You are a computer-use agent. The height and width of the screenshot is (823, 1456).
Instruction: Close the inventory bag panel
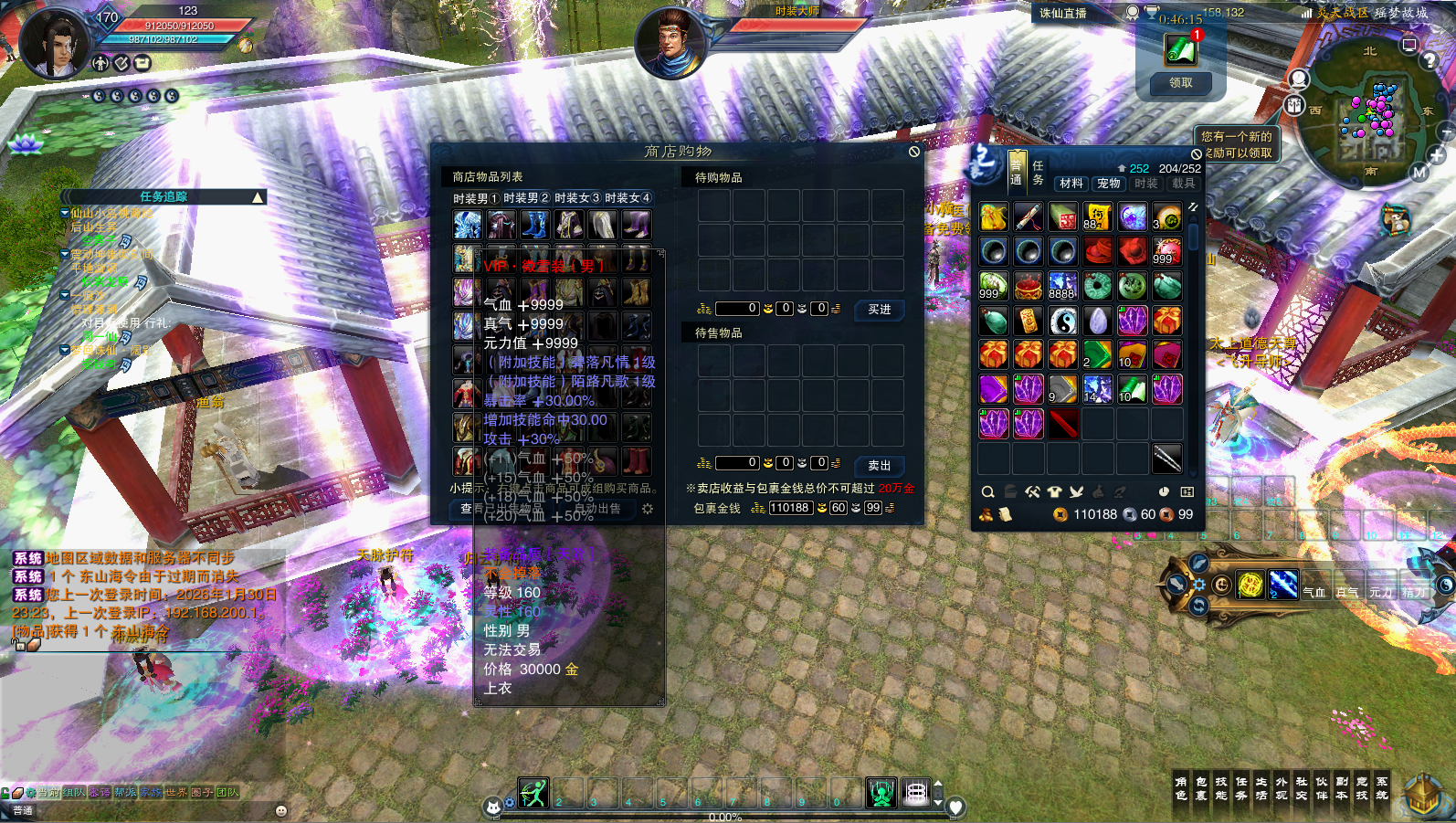[1196, 154]
